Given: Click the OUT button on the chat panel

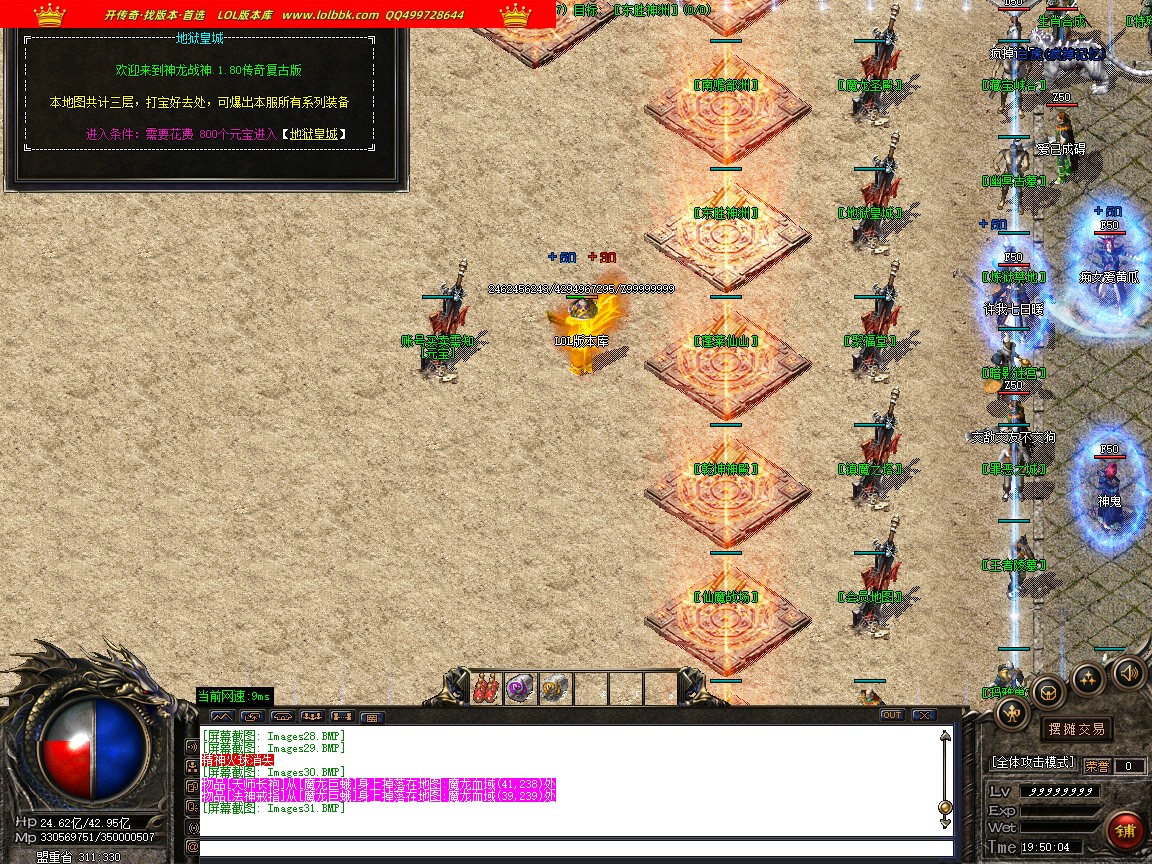Looking at the screenshot, I should (891, 715).
